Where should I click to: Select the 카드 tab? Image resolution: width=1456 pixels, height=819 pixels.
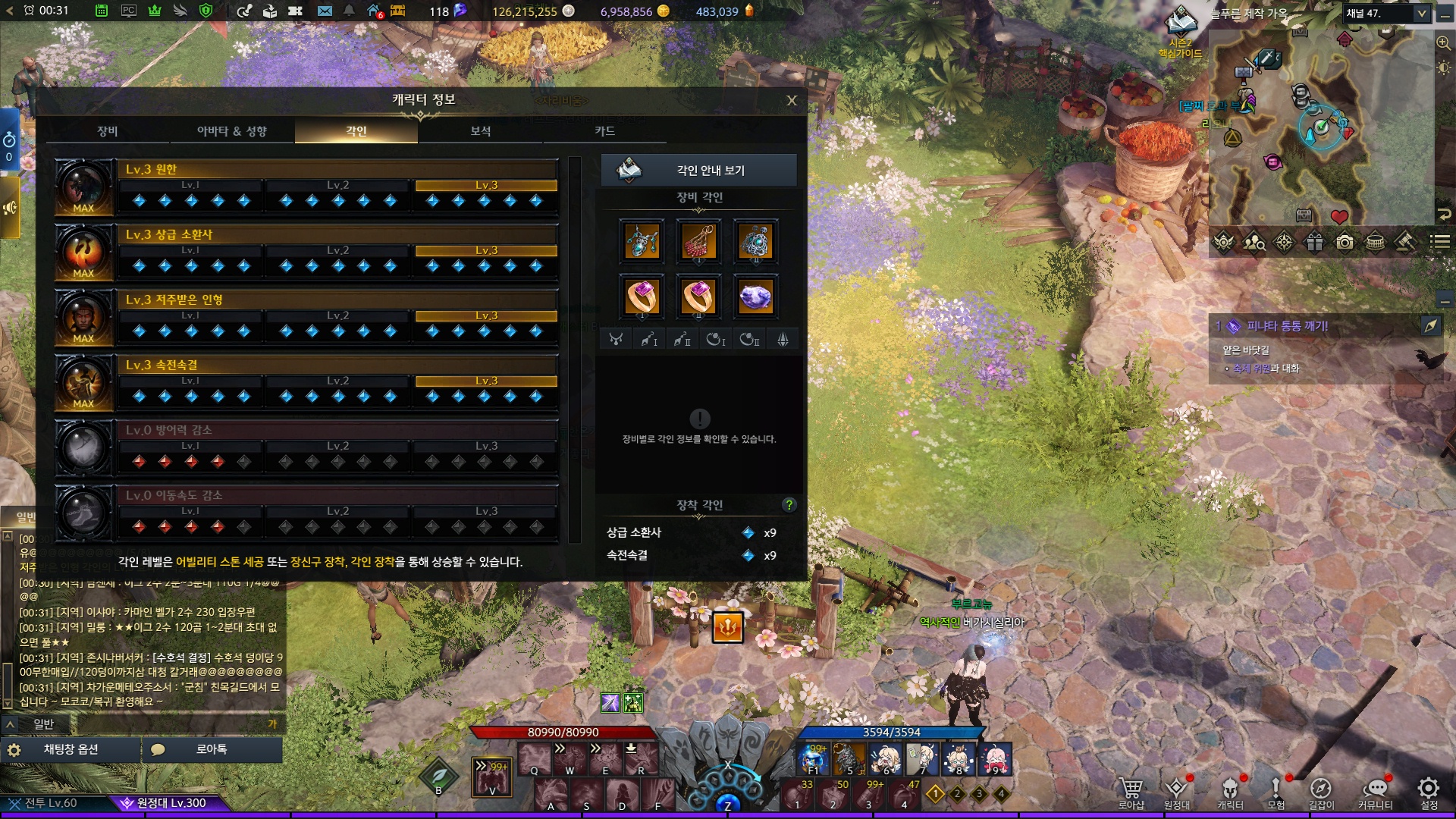(604, 131)
